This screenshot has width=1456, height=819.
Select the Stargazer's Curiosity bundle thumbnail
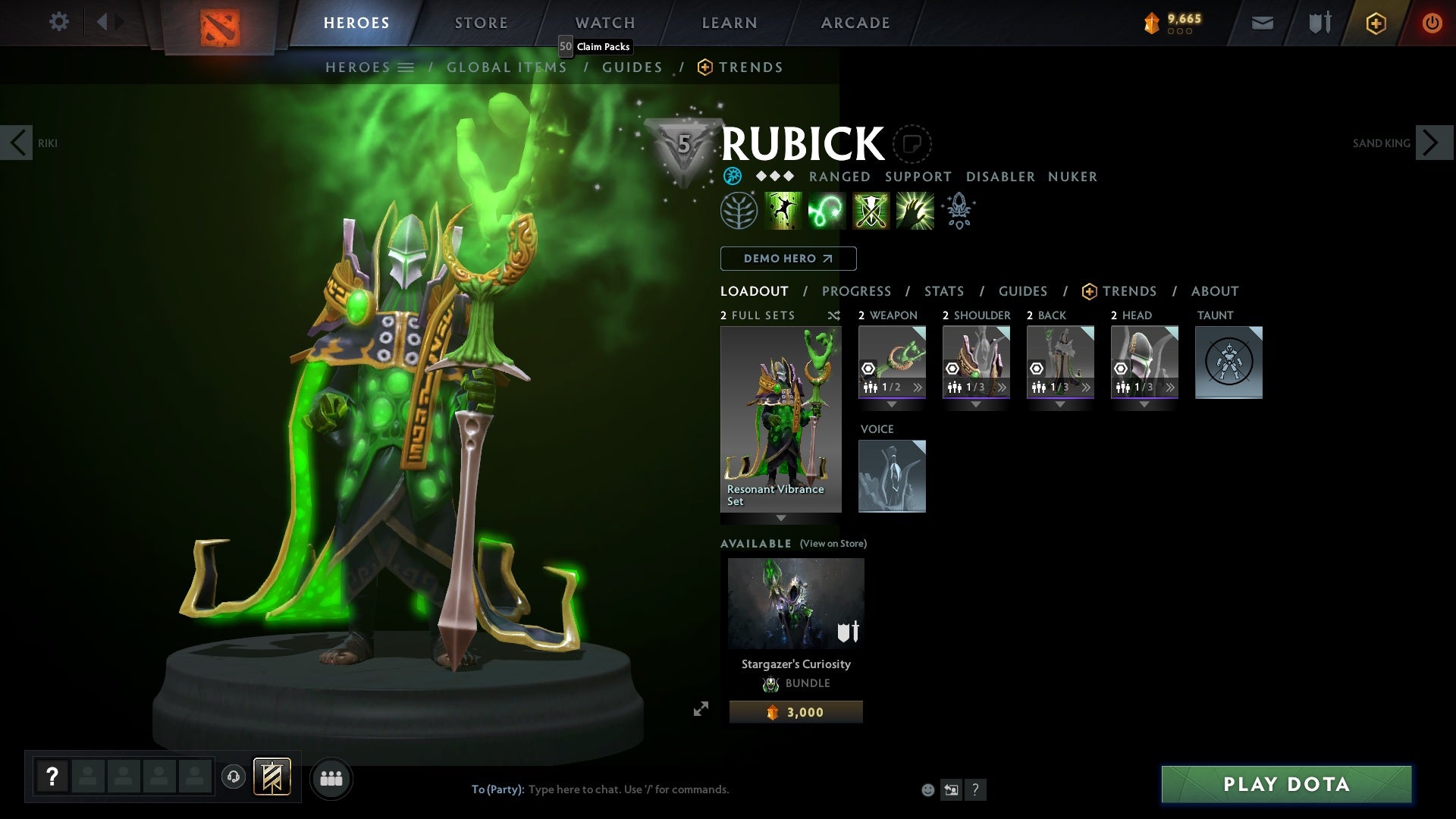point(795,603)
